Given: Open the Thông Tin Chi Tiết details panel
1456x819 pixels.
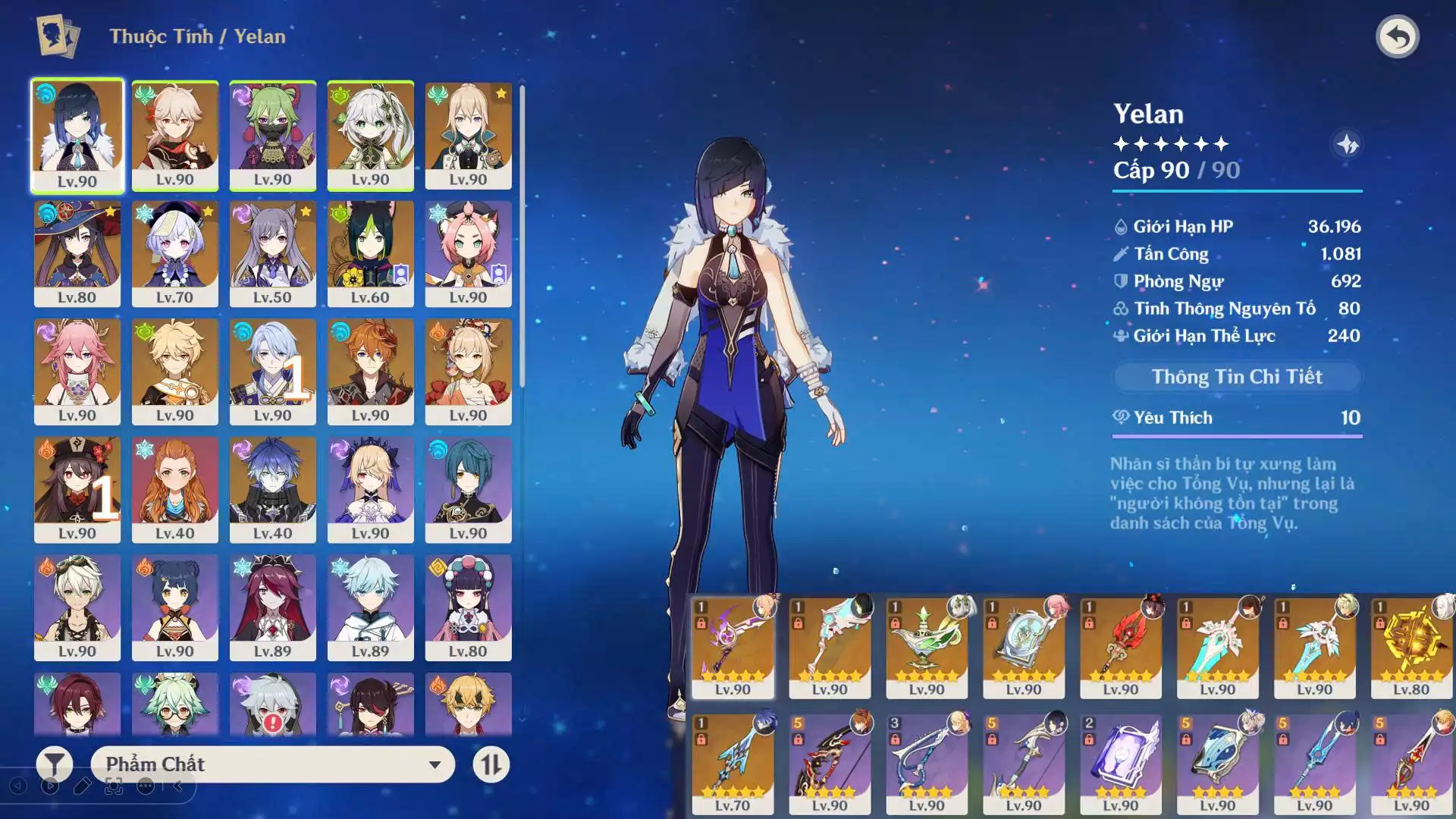Looking at the screenshot, I should coord(1236,377).
